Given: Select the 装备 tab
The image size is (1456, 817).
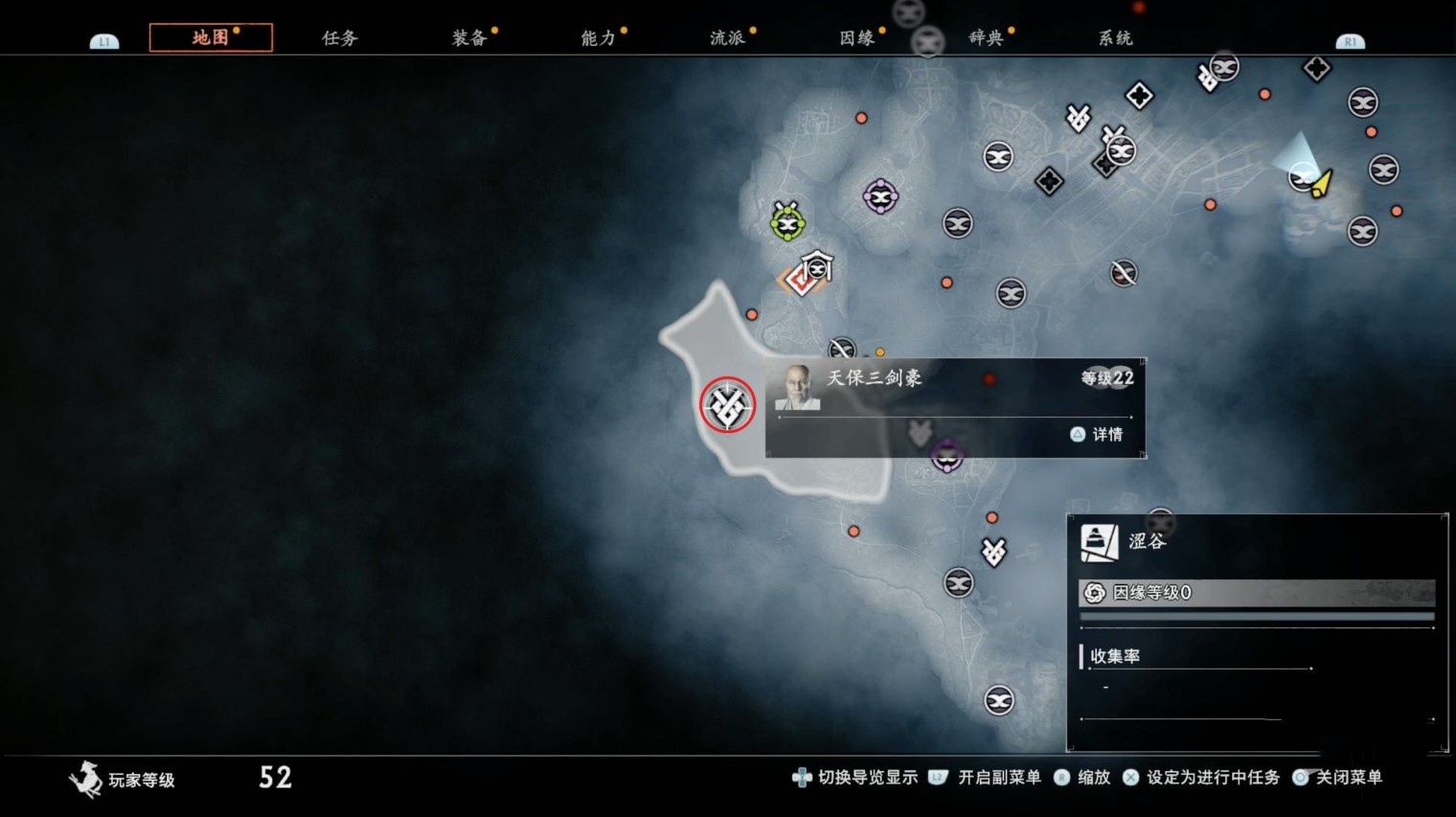Looking at the screenshot, I should coord(469,38).
